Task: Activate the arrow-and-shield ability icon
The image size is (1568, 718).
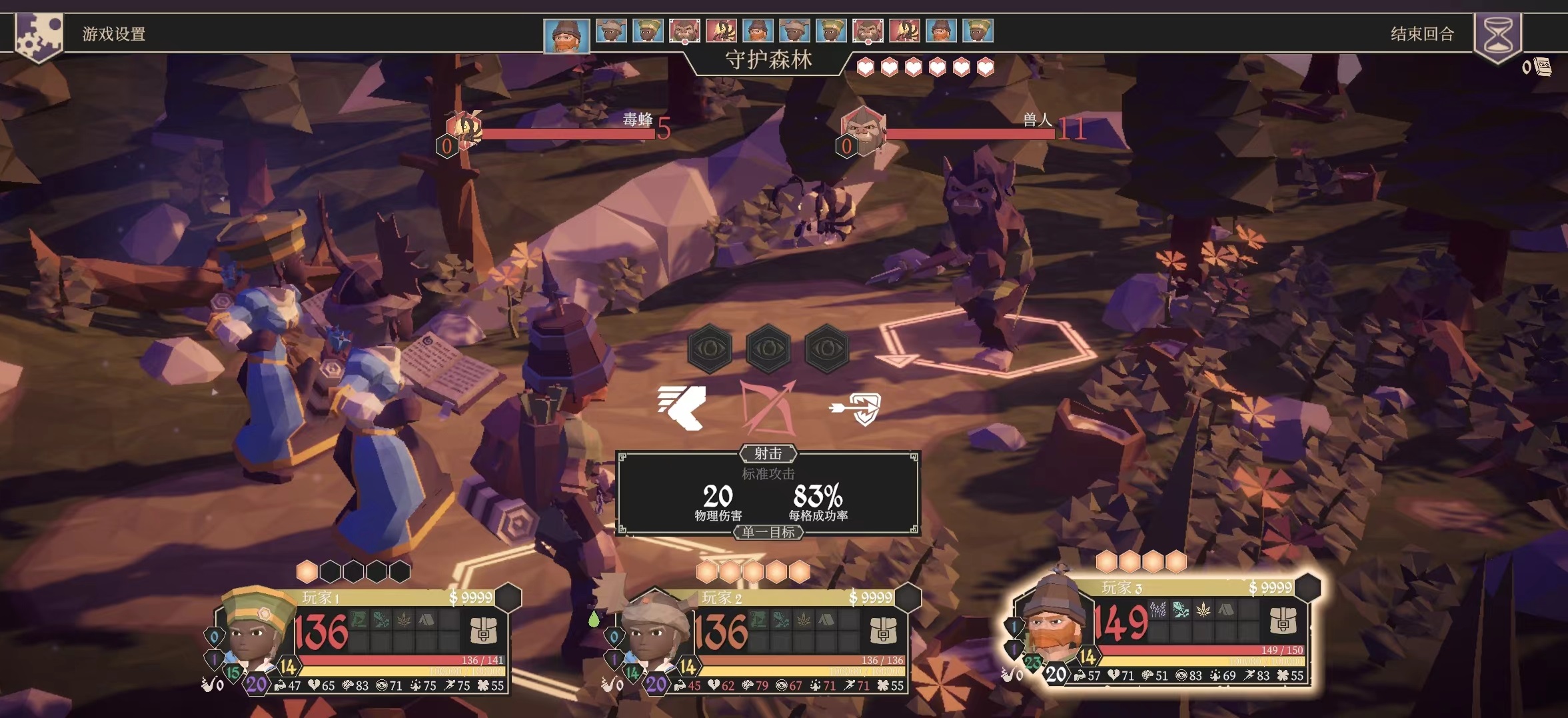Action: (x=857, y=407)
